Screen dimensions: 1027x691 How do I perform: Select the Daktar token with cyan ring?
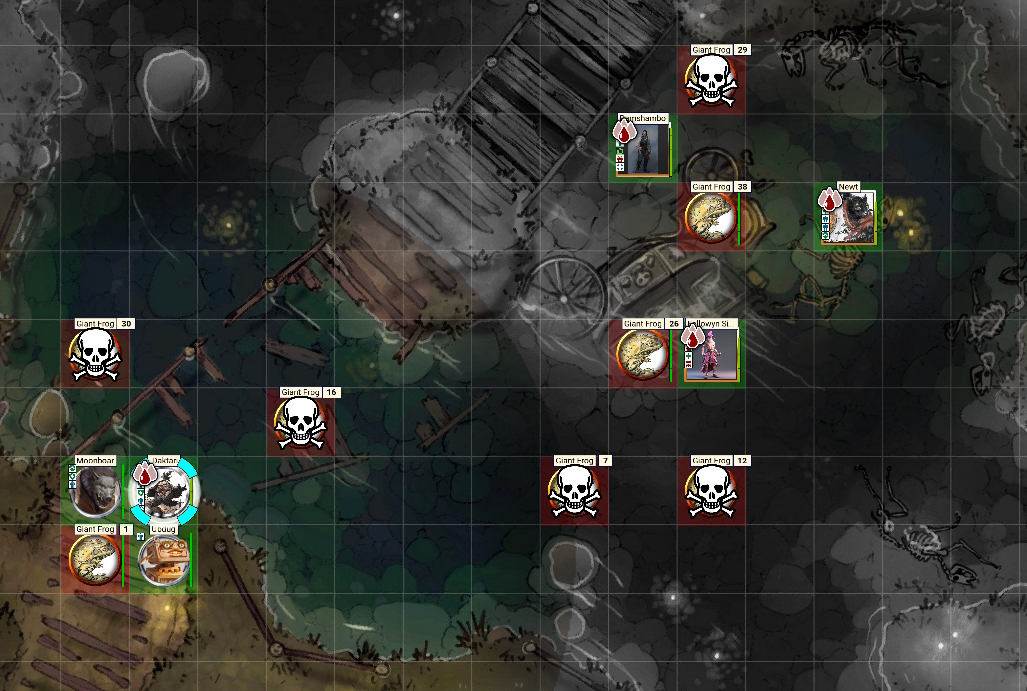tap(163, 491)
